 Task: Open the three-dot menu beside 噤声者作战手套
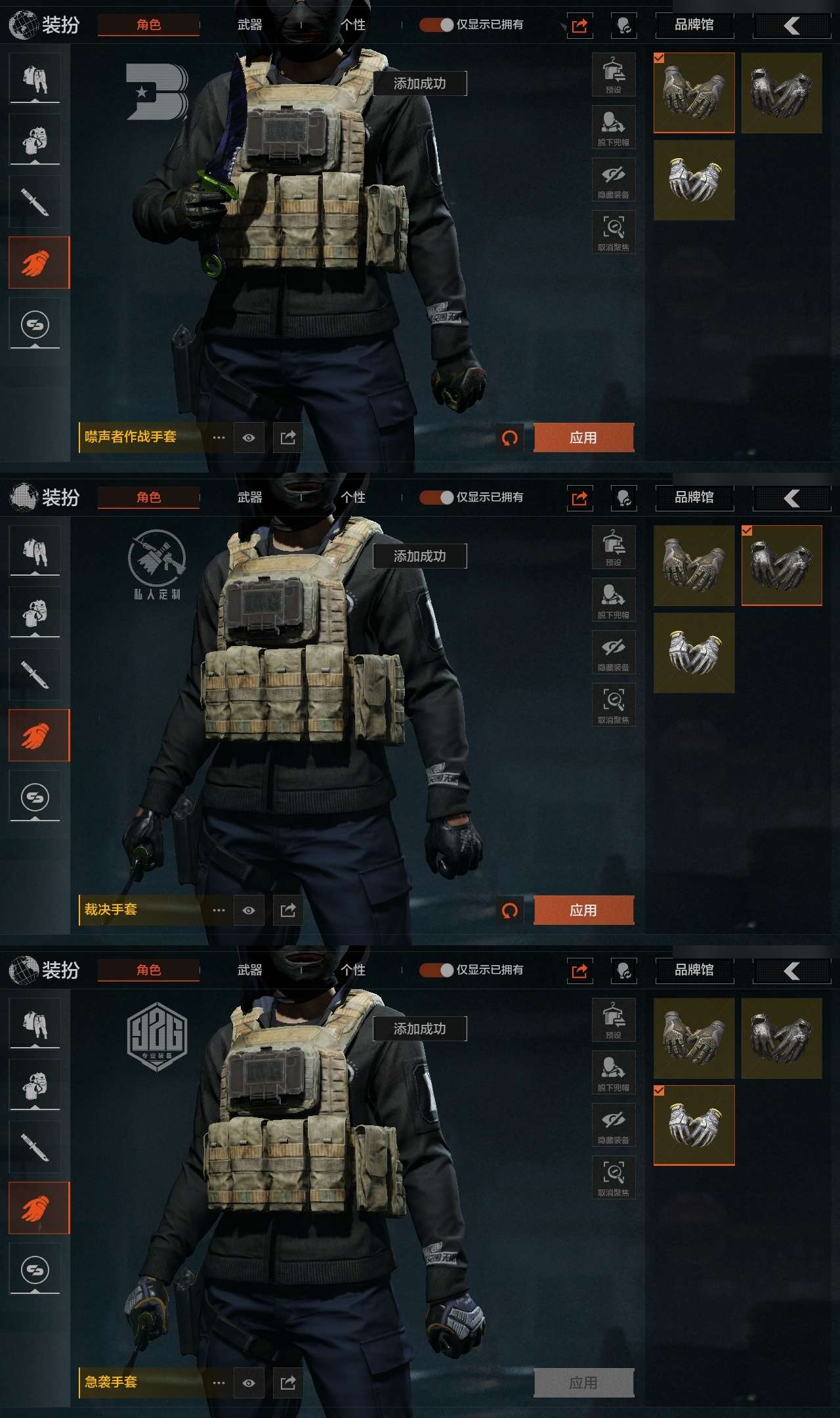[219, 438]
